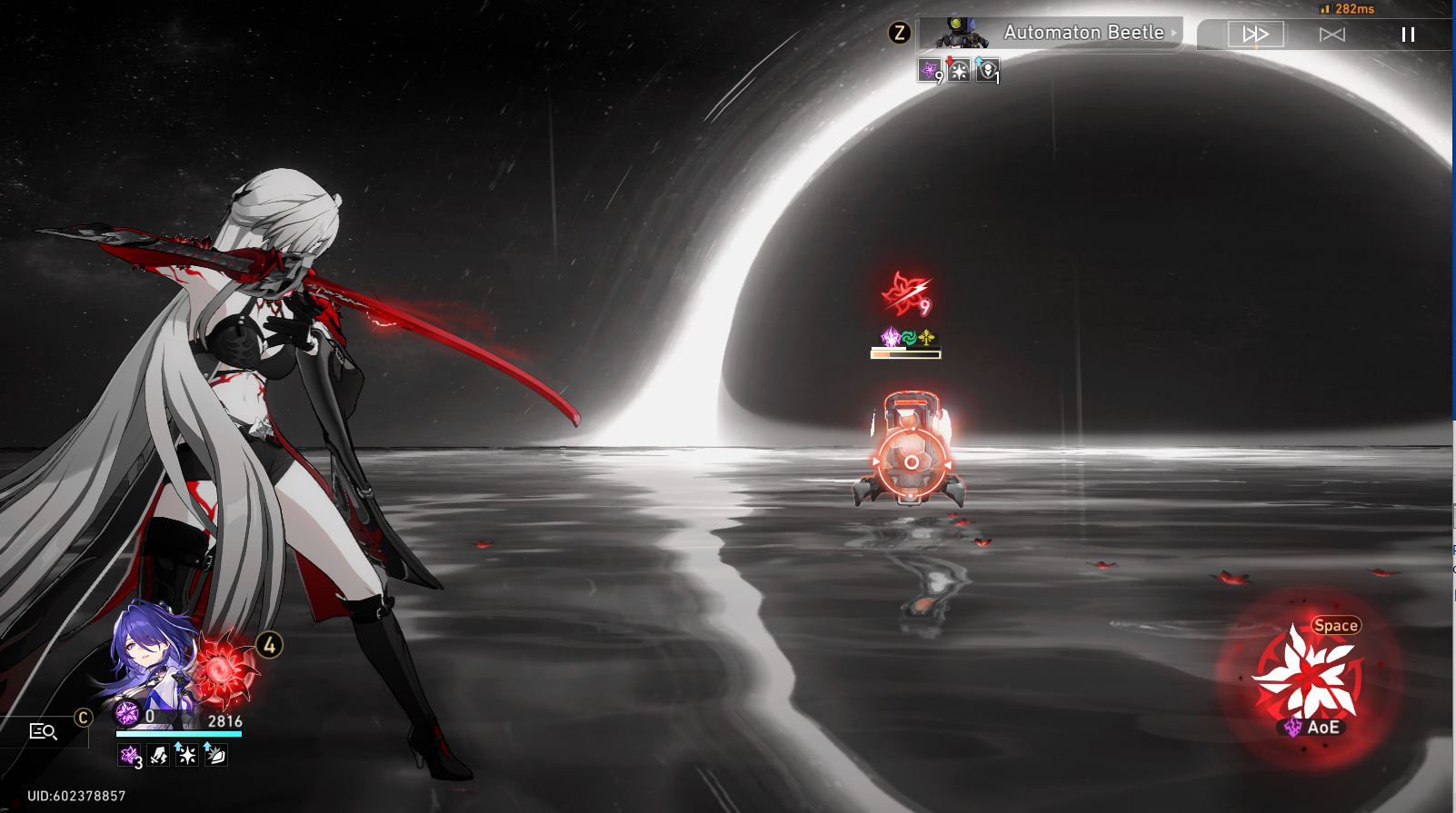Select the Automaton Beetle nameplate
The image size is (1456, 813).
pos(1083,33)
